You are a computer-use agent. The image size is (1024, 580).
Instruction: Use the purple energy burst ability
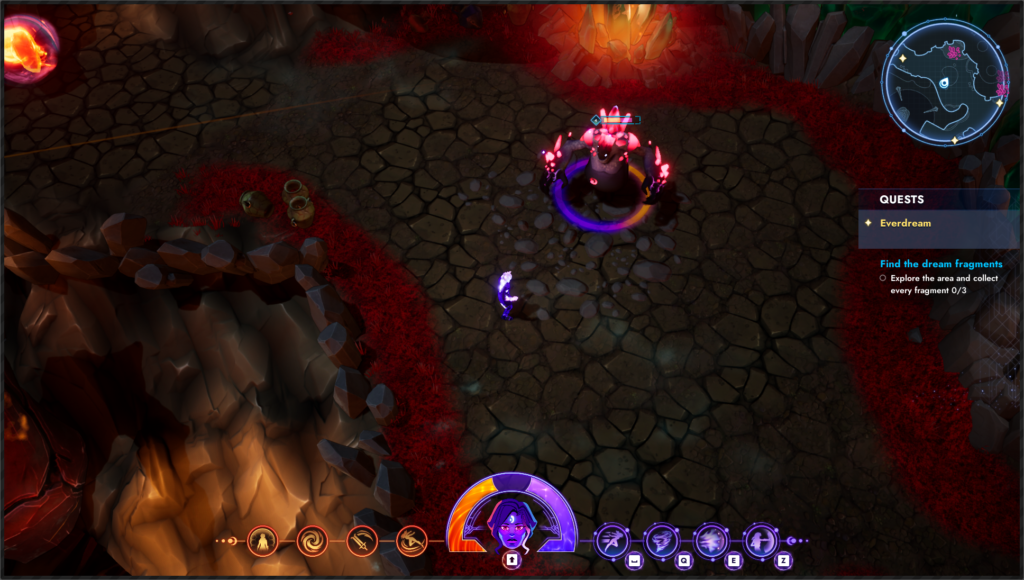point(711,541)
